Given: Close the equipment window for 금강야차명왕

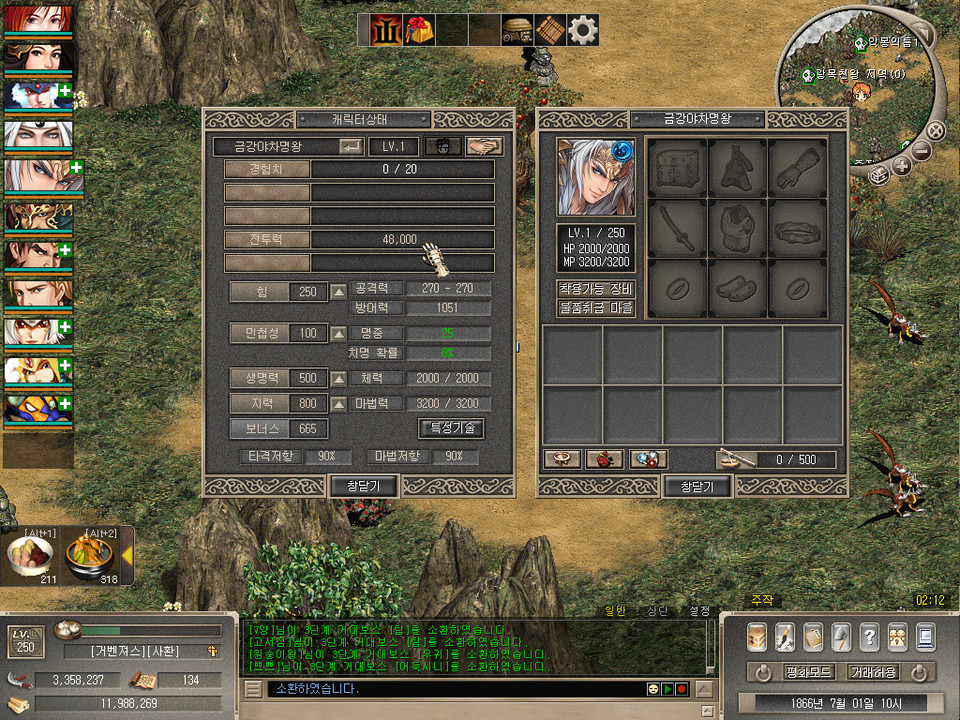Looking at the screenshot, I should (x=697, y=486).
